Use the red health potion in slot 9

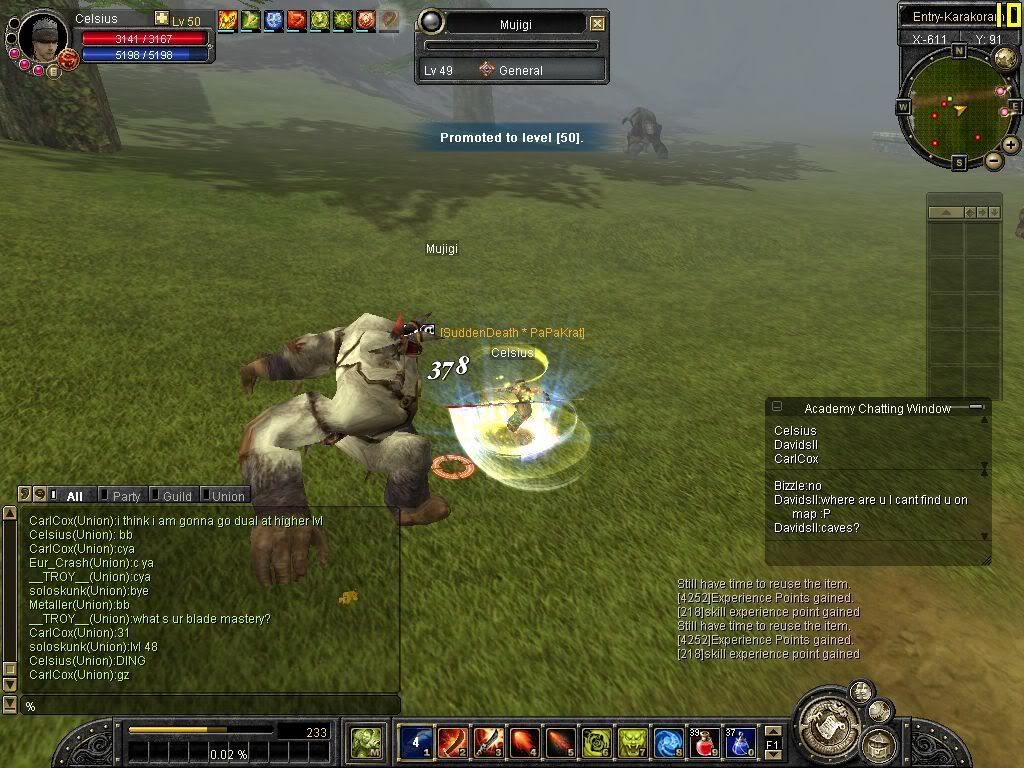[x=704, y=742]
